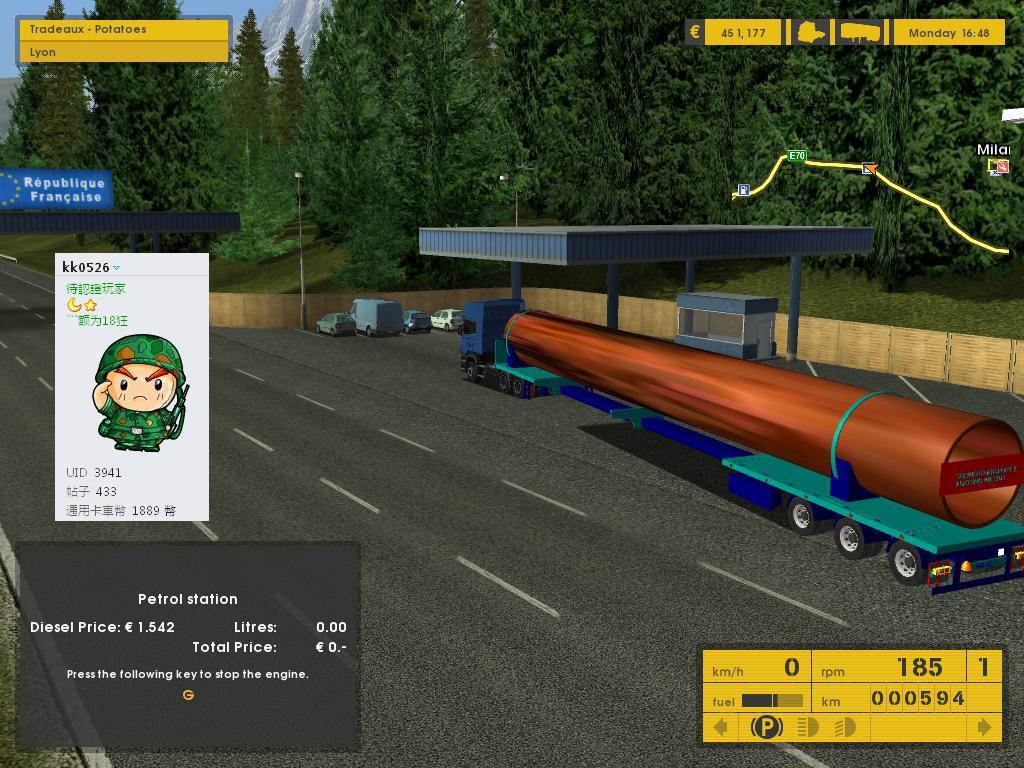Click the Lyon destination bar
This screenshot has height=768, width=1024.
point(124,52)
